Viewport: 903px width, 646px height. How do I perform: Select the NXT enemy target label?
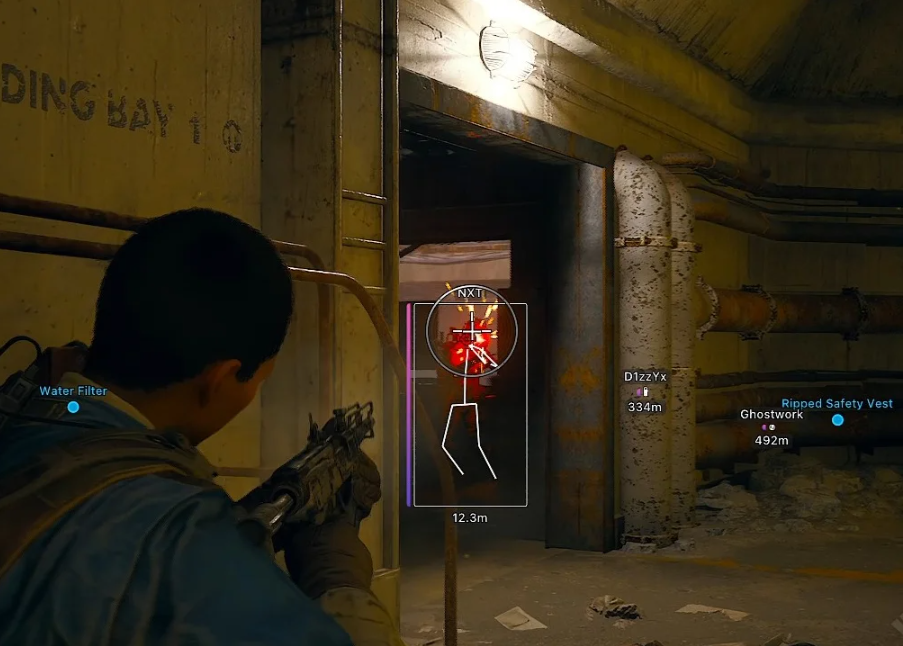[469, 293]
